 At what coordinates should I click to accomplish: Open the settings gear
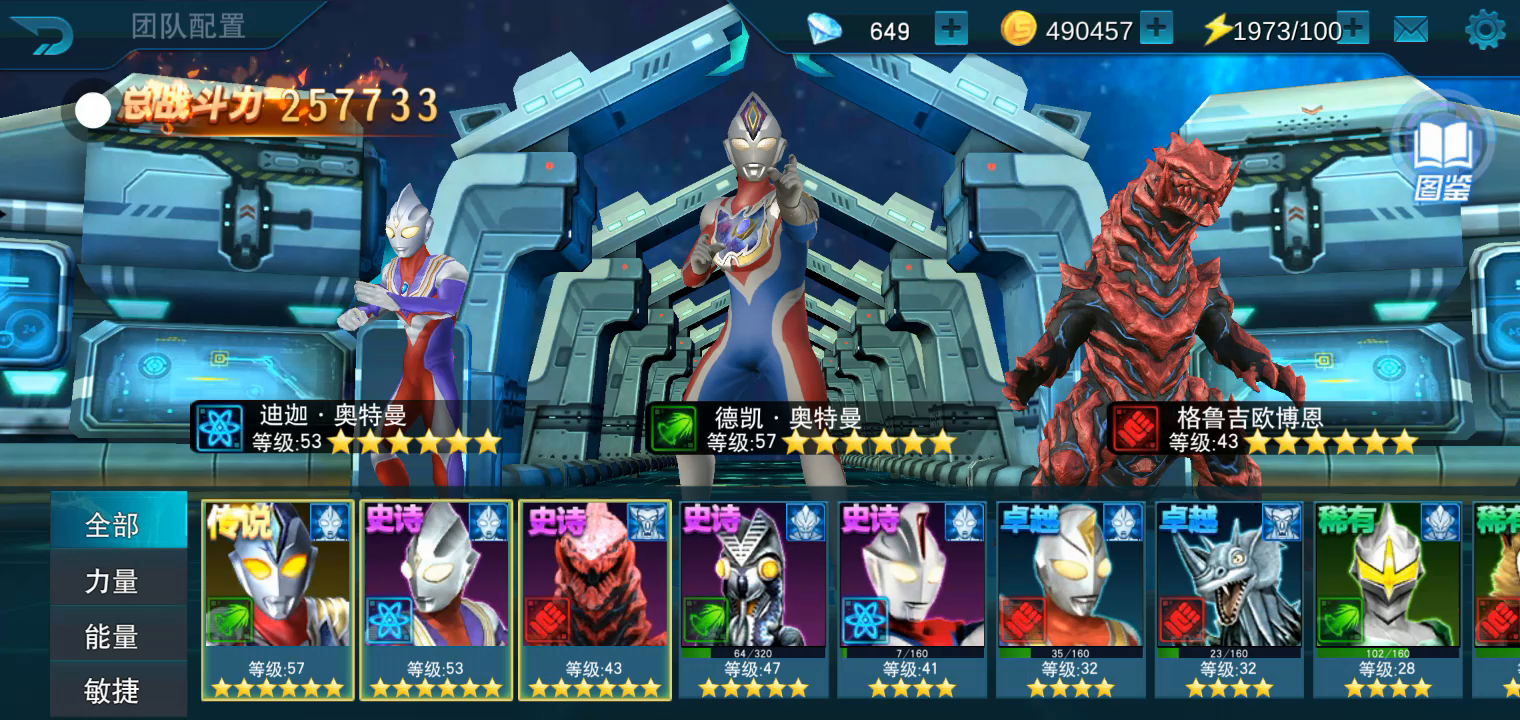[x=1484, y=30]
